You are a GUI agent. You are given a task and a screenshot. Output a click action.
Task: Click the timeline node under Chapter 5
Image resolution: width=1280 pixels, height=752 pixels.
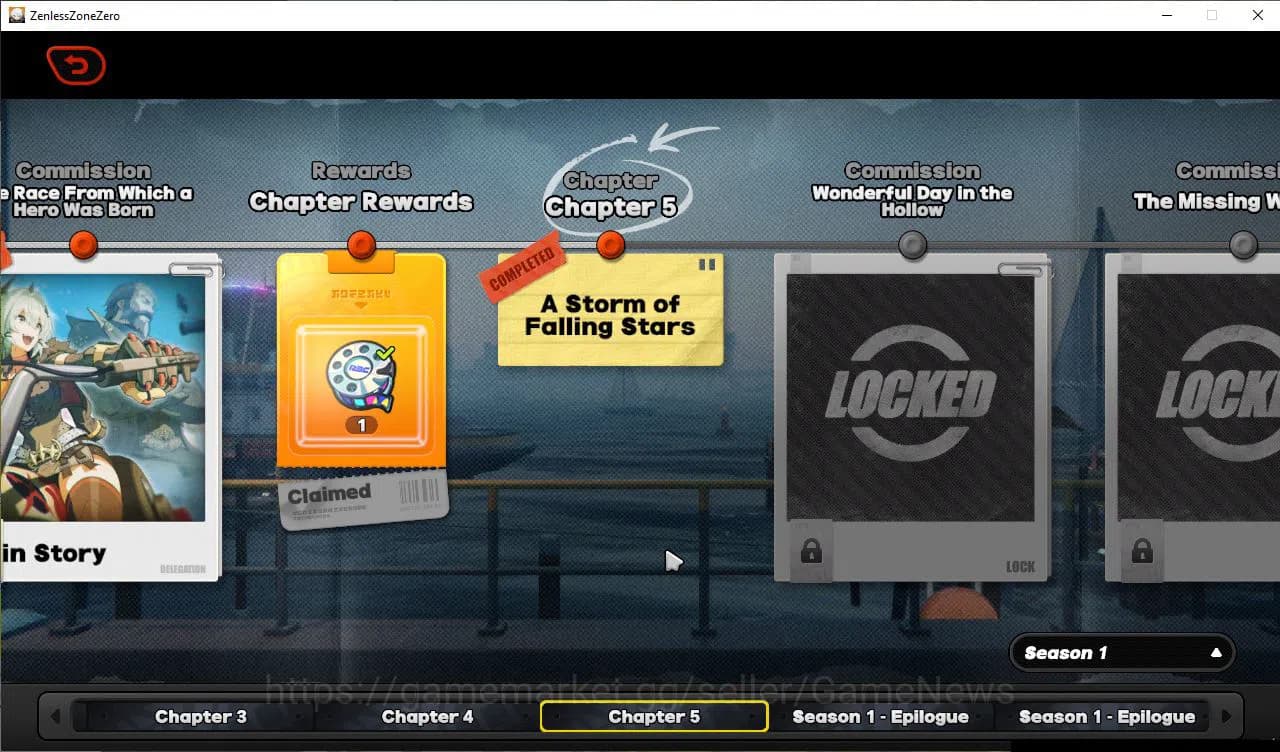[x=610, y=245]
